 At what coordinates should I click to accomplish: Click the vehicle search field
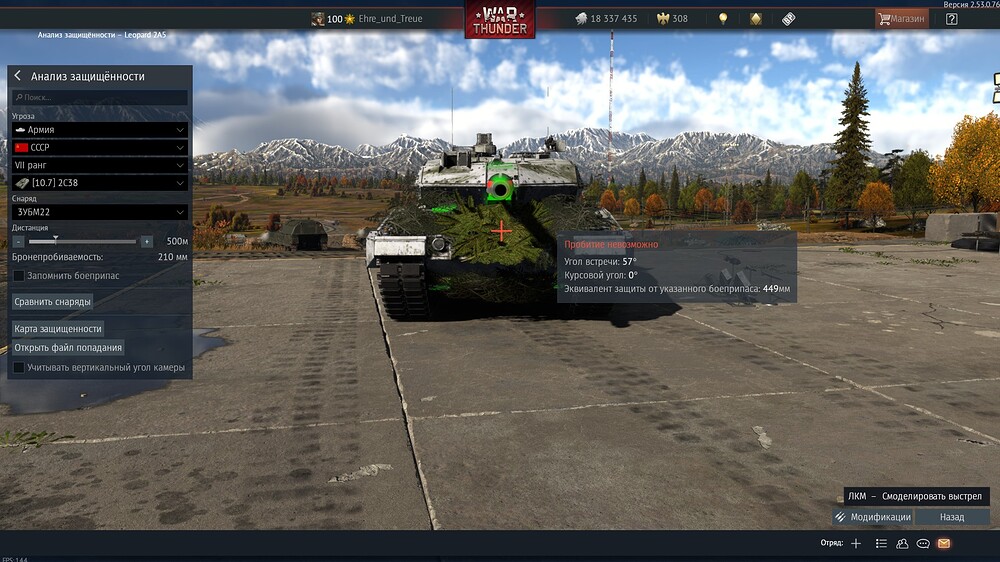[x=99, y=98]
